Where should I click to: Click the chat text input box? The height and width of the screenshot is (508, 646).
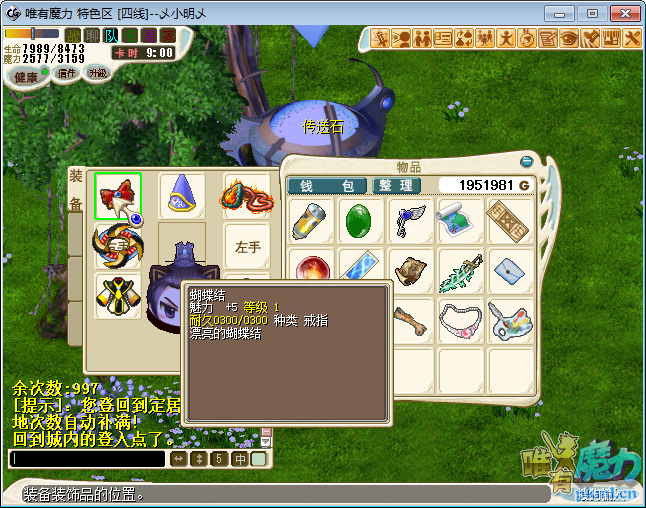tap(86, 459)
